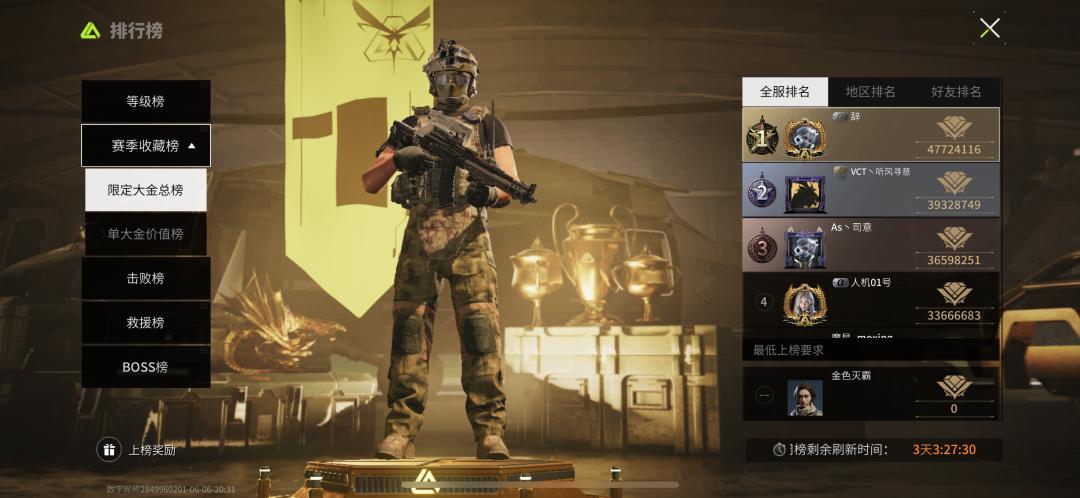Switch to the 好友排名 tab
This screenshot has height=498, width=1080.
[956, 92]
